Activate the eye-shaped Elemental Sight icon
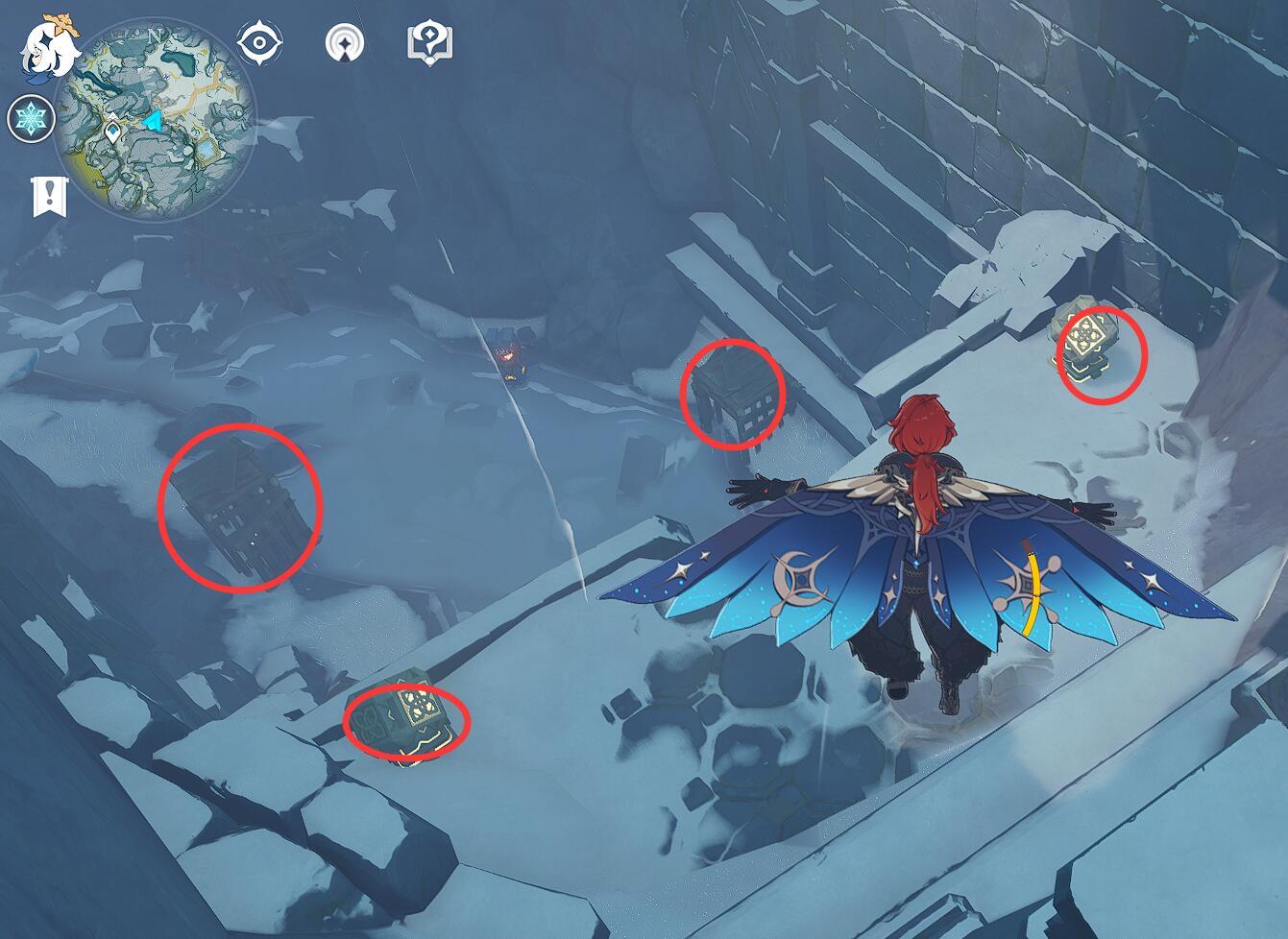The height and width of the screenshot is (939, 1288). pyautogui.click(x=259, y=43)
